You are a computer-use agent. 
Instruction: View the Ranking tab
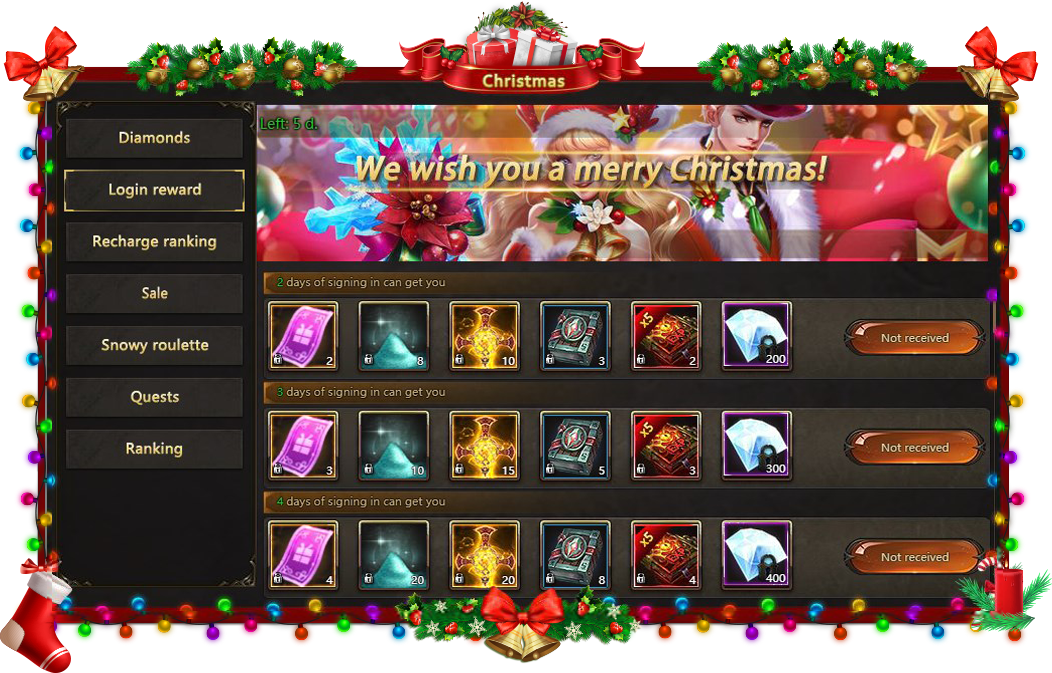[154, 449]
